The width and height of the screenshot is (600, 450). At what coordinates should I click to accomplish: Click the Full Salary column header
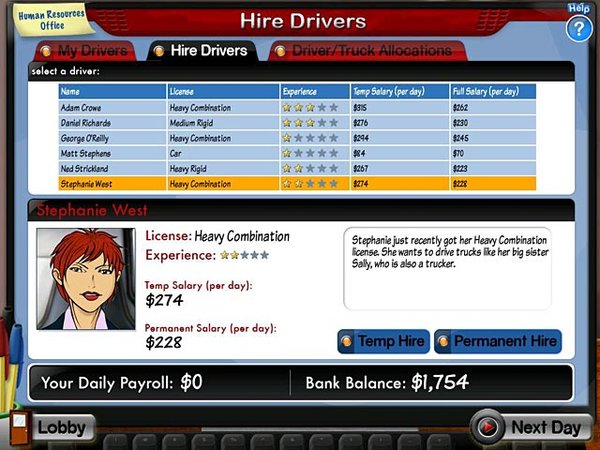pos(492,91)
